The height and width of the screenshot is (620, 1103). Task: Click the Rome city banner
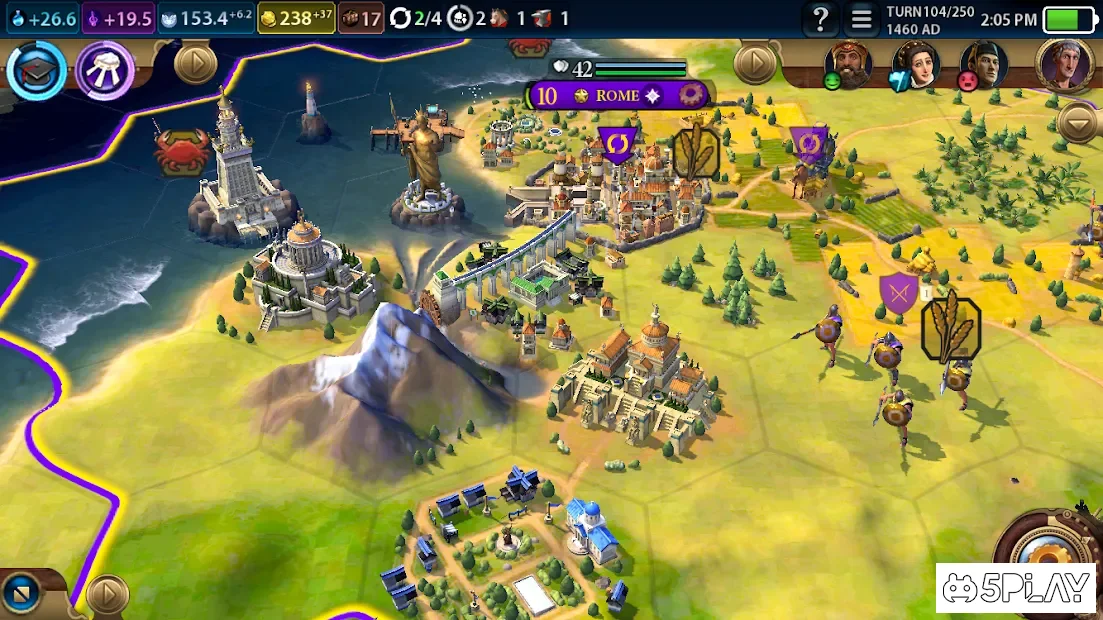617,96
